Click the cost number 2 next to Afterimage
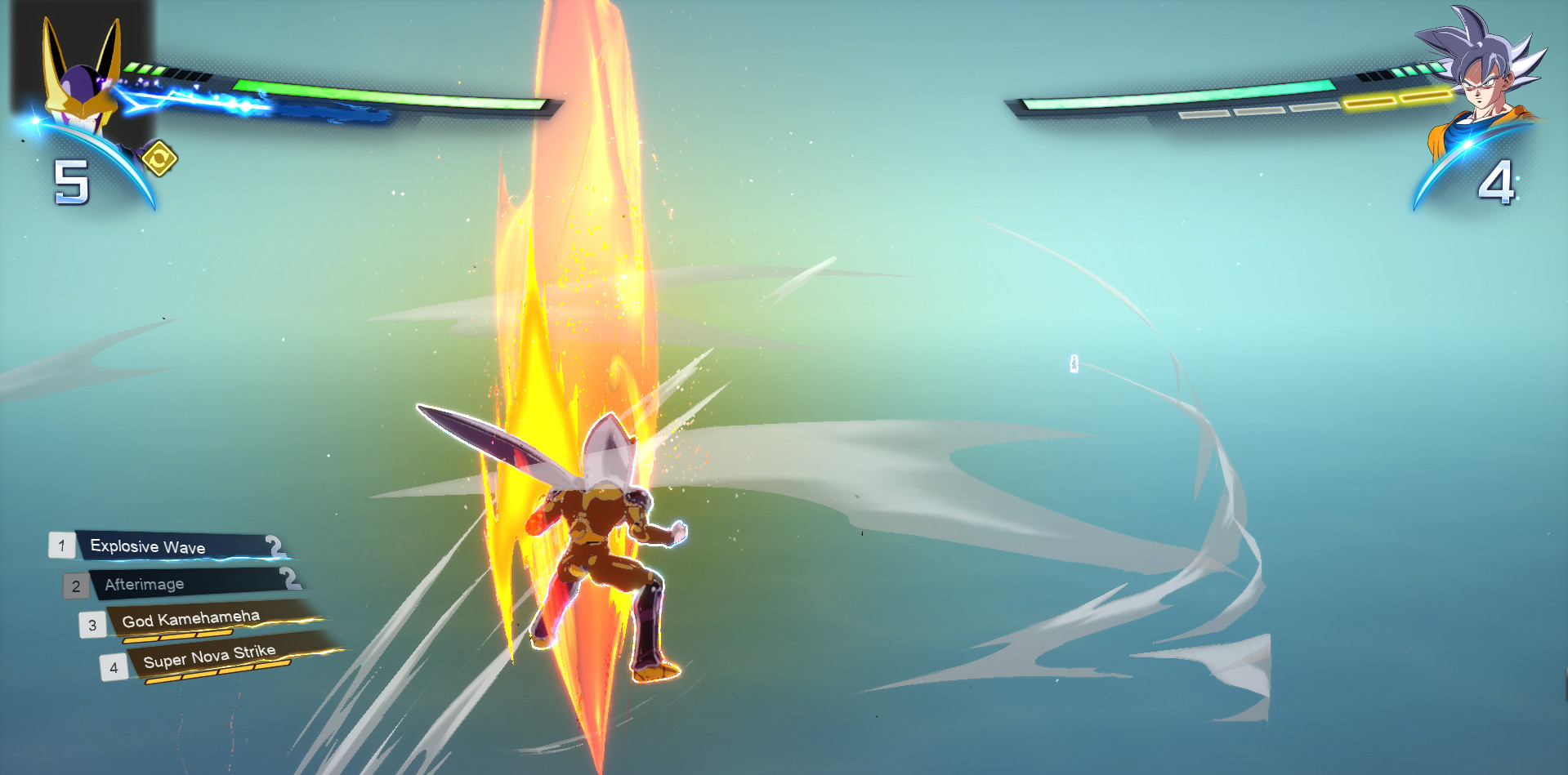This screenshot has width=1568, height=775. tap(288, 579)
